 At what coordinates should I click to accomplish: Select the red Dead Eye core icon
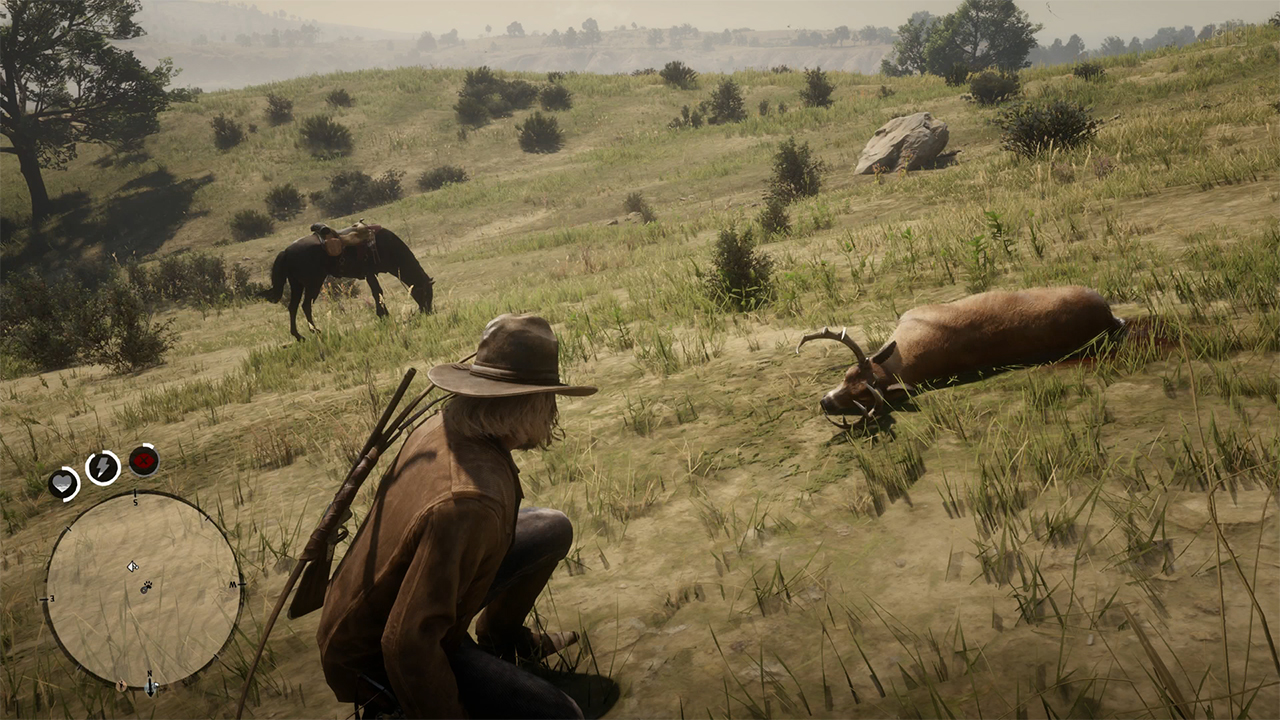point(144,460)
